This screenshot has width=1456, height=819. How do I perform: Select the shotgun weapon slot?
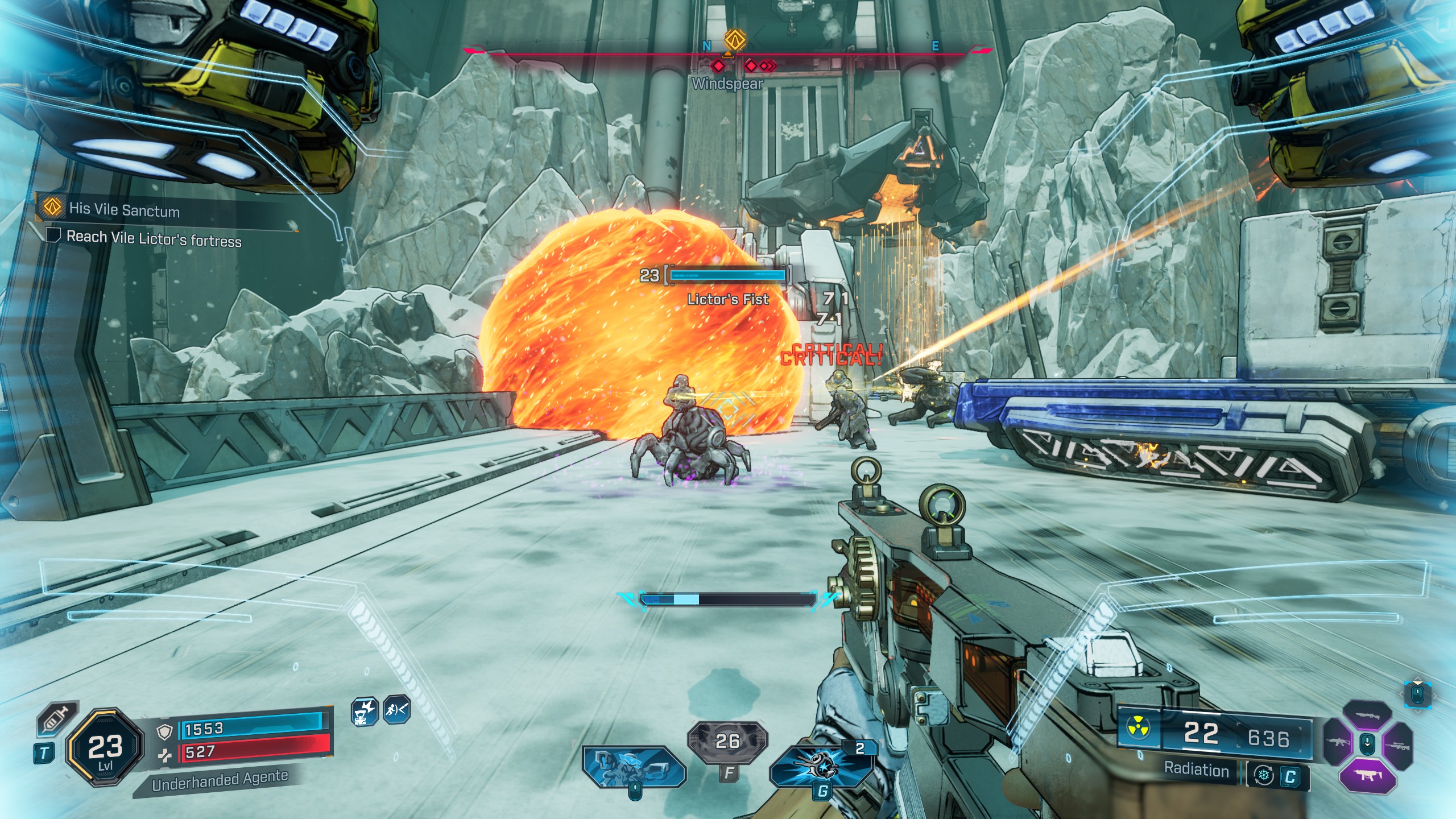tap(1367, 716)
